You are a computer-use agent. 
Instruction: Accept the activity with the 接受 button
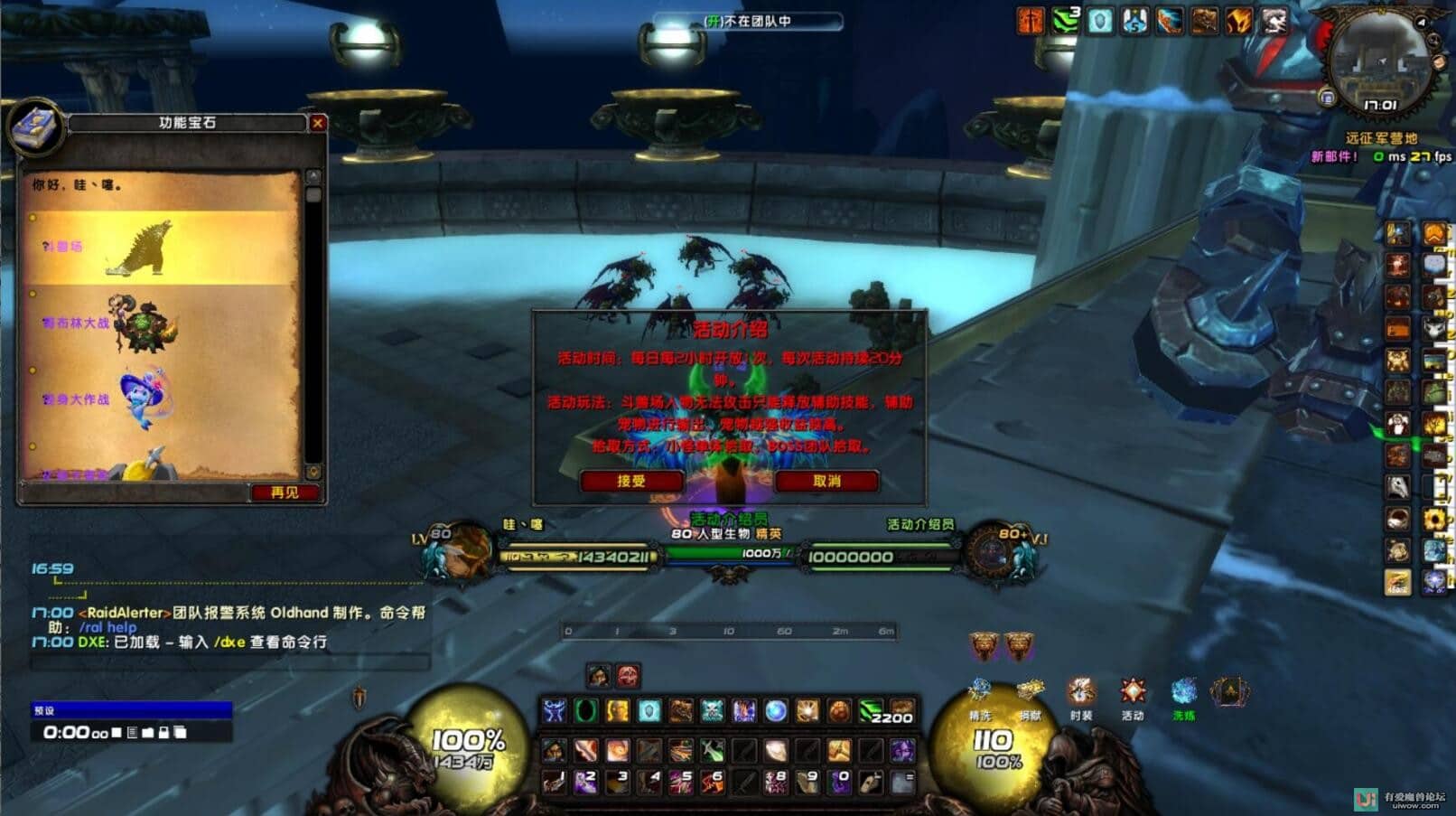(x=631, y=481)
